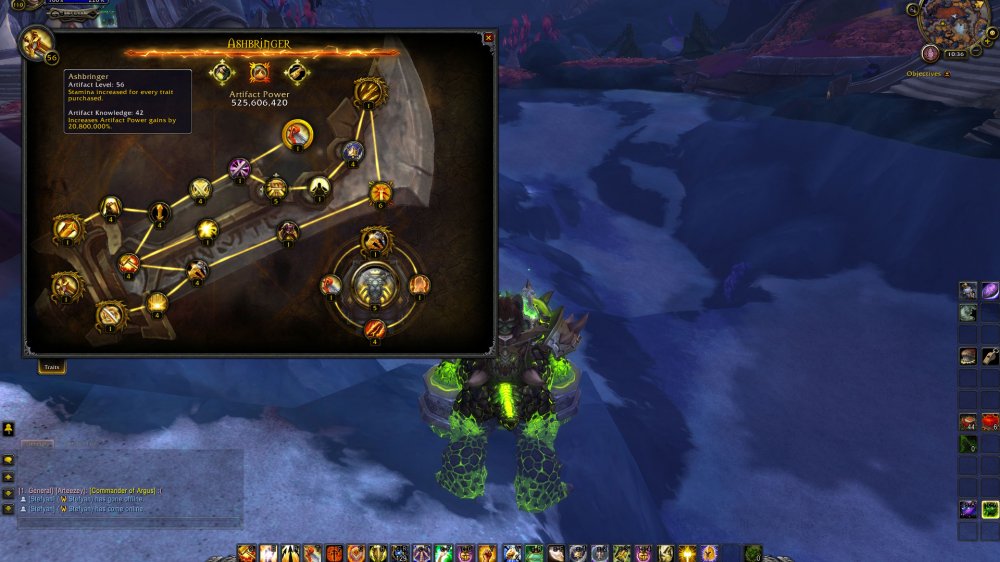
Task: Select the hooded figure silhouette trait node
Action: pyautogui.click(x=318, y=186)
